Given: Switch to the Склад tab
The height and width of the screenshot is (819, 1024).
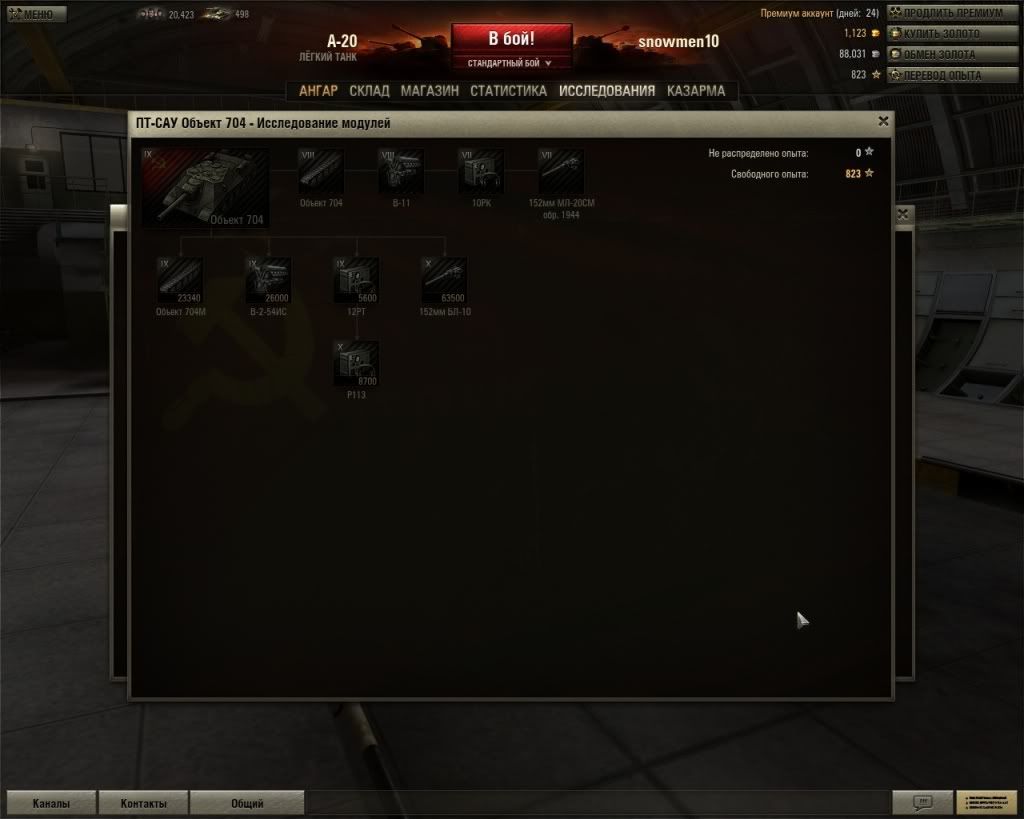Looking at the screenshot, I should tap(369, 91).
